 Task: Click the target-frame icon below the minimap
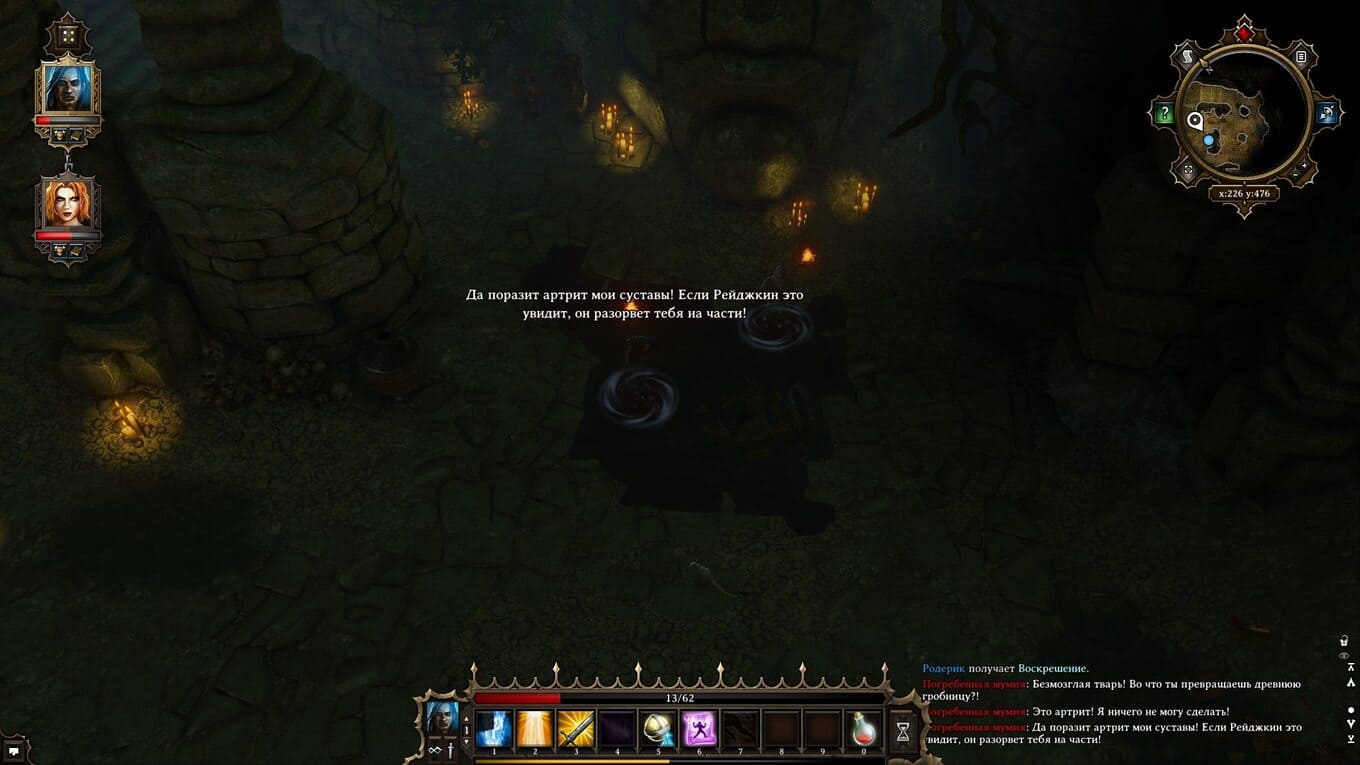tap(1189, 170)
